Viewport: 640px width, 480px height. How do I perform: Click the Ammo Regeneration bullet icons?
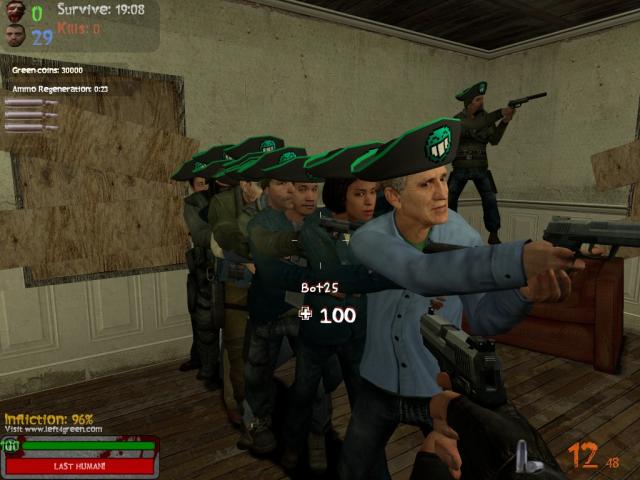pyautogui.click(x=31, y=114)
